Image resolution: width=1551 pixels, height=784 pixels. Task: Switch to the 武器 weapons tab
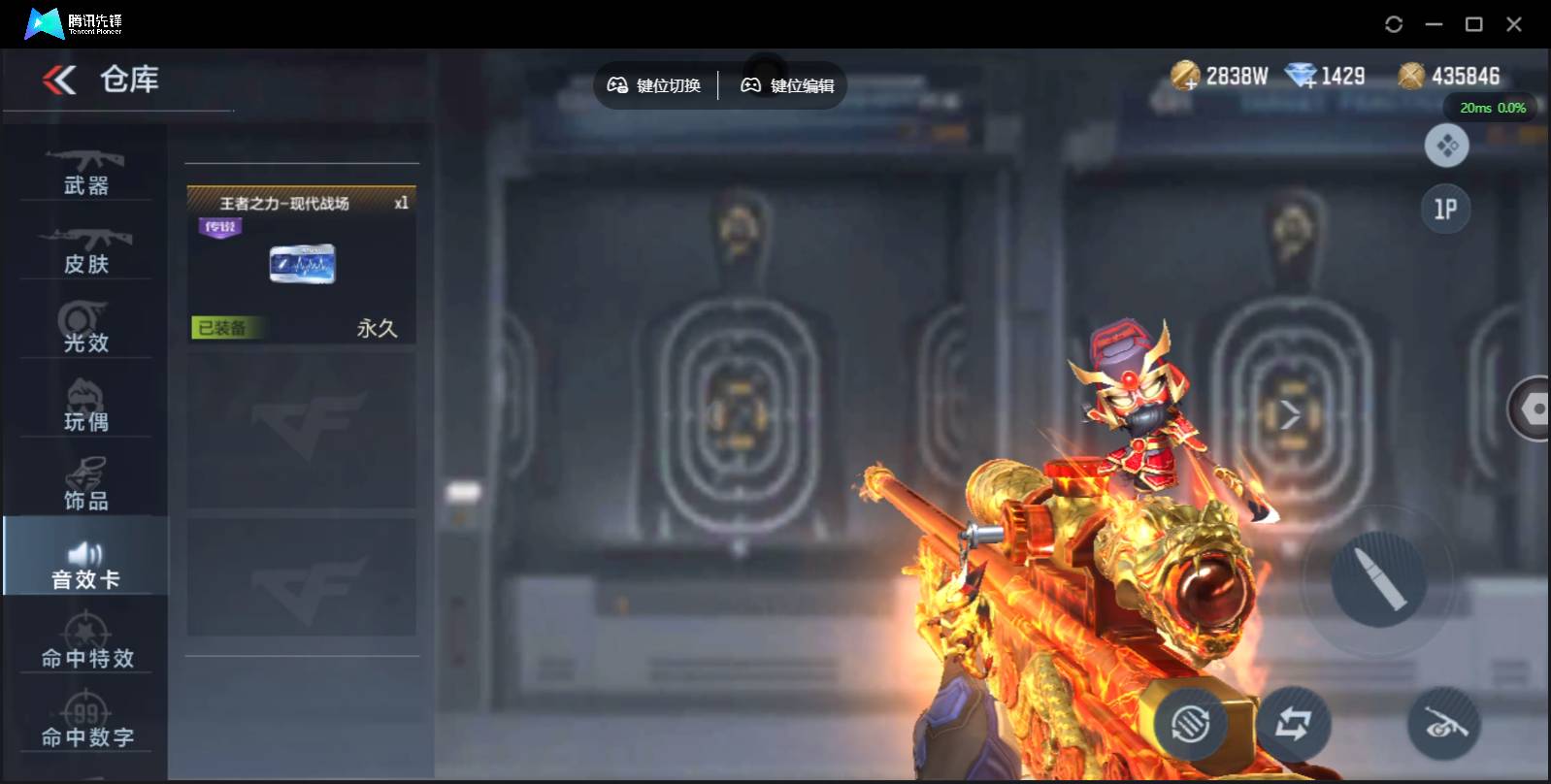[86, 171]
